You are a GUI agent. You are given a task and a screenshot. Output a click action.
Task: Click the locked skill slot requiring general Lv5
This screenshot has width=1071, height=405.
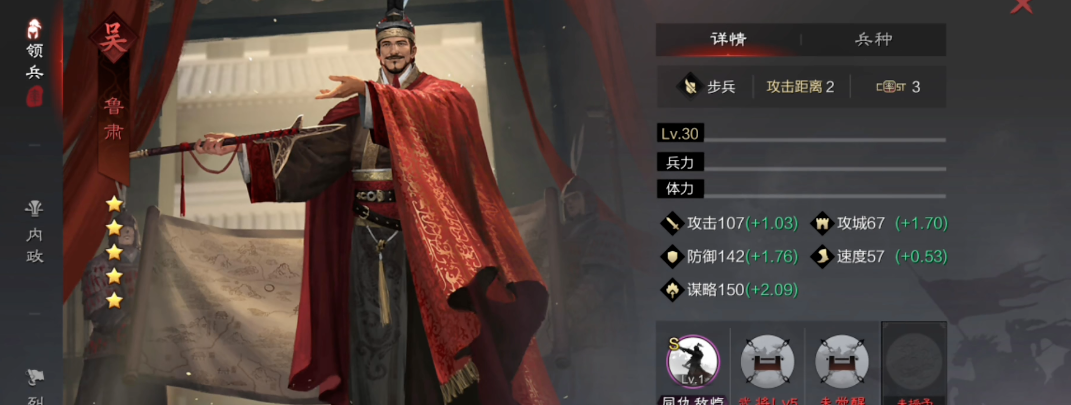pyautogui.click(x=767, y=361)
